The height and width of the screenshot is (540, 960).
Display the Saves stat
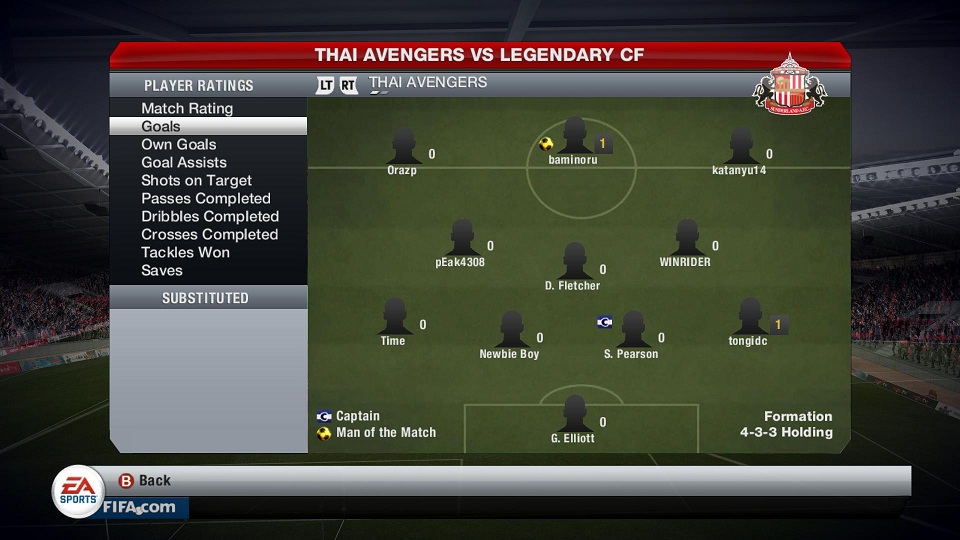click(162, 270)
